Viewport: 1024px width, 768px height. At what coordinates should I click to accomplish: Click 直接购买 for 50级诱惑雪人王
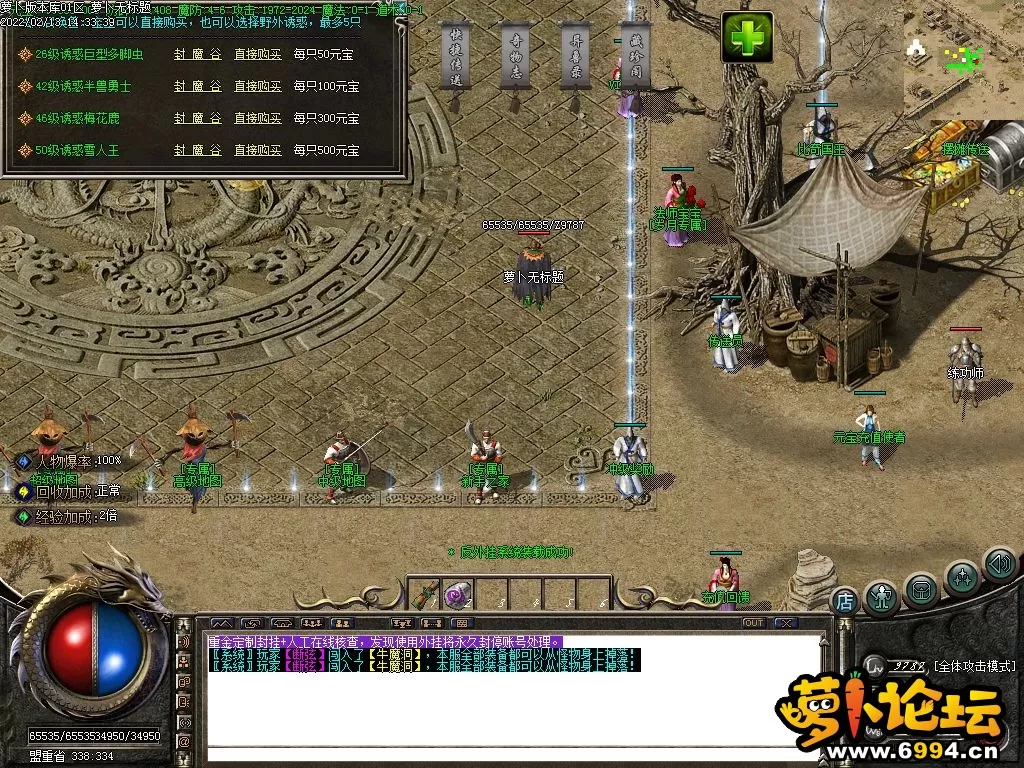tap(257, 150)
